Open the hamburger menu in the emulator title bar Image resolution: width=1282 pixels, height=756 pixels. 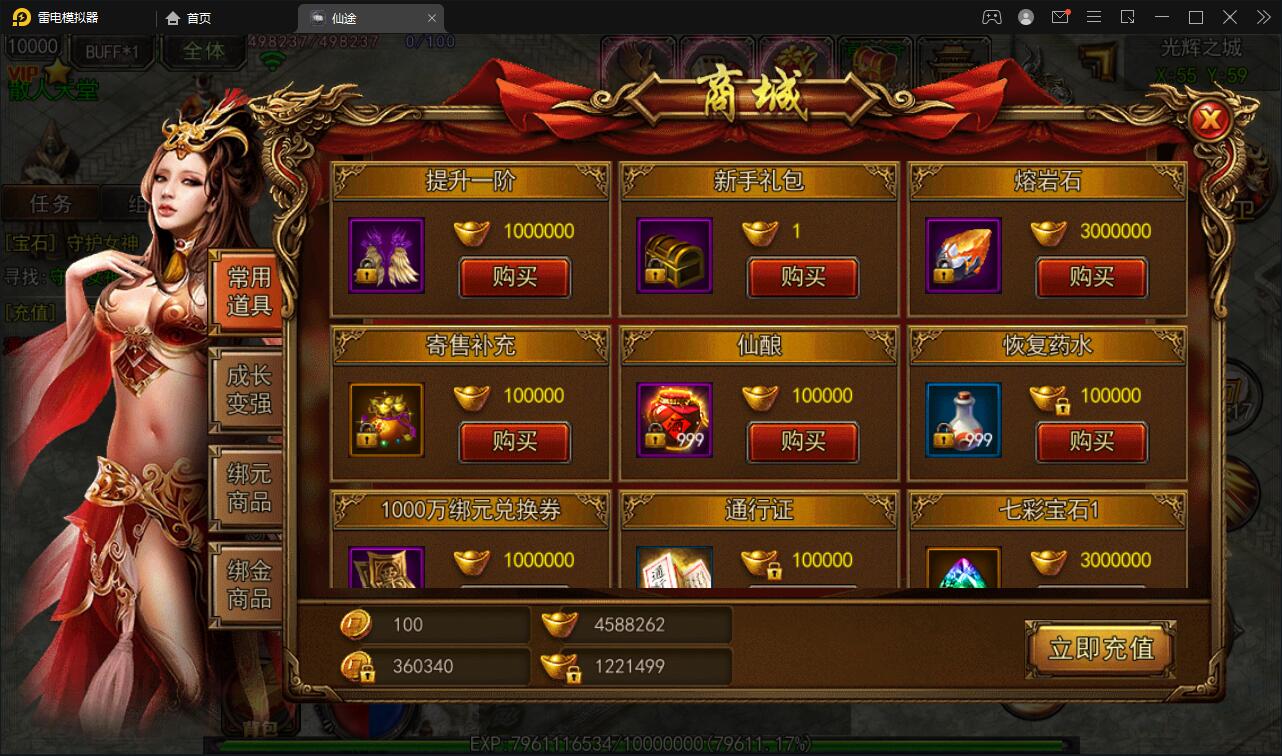coord(1094,17)
